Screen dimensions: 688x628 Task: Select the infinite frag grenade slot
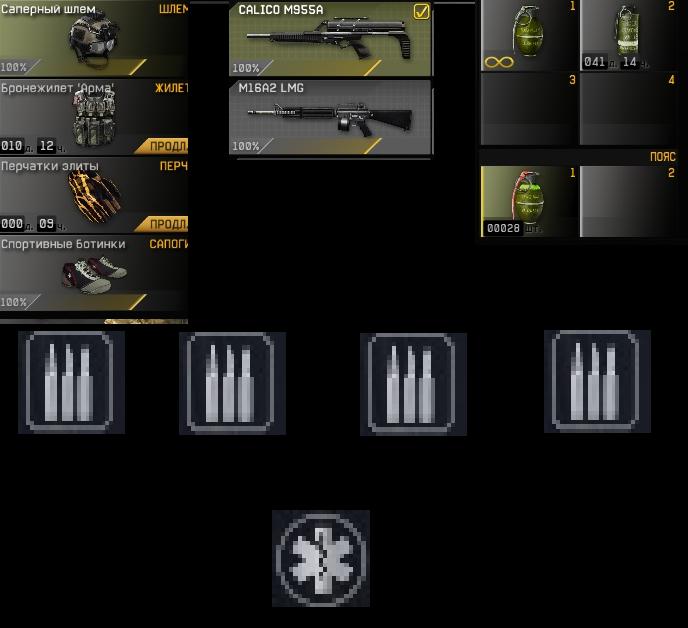(528, 36)
